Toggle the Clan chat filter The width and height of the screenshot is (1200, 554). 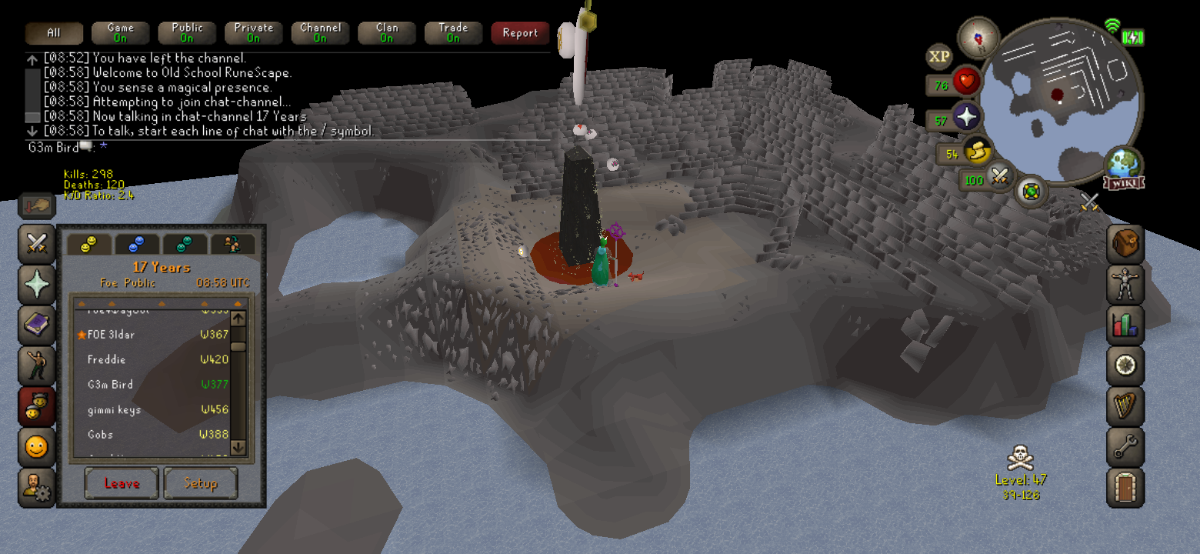(387, 33)
